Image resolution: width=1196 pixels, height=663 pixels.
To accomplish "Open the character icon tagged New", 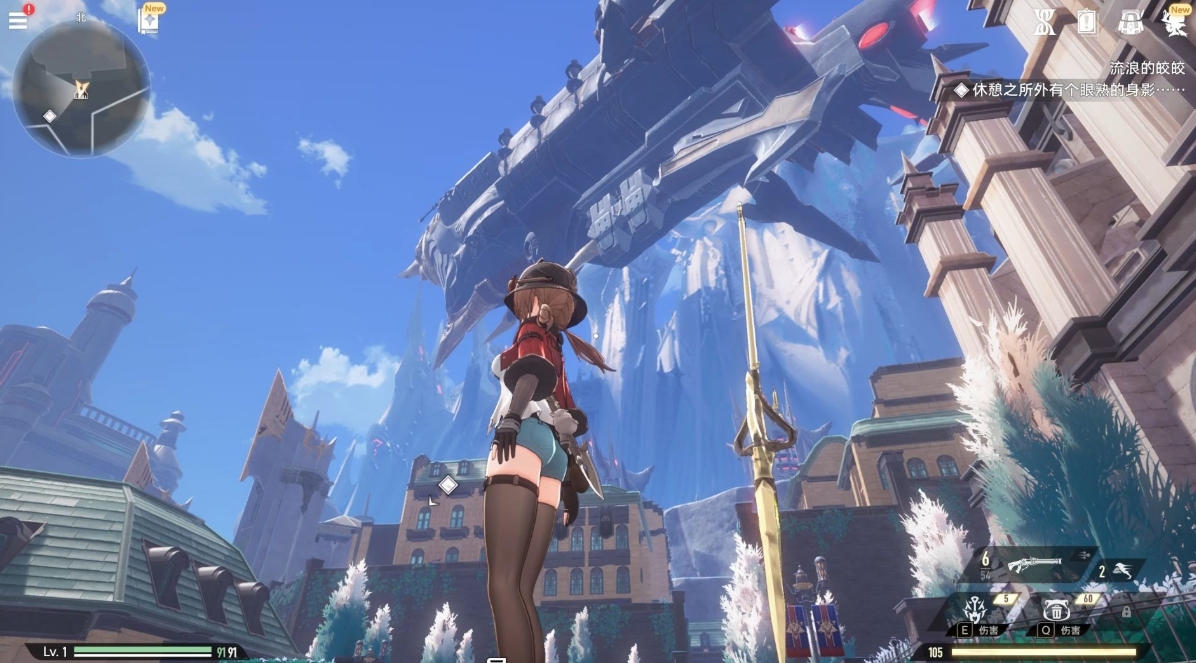I will (1174, 22).
